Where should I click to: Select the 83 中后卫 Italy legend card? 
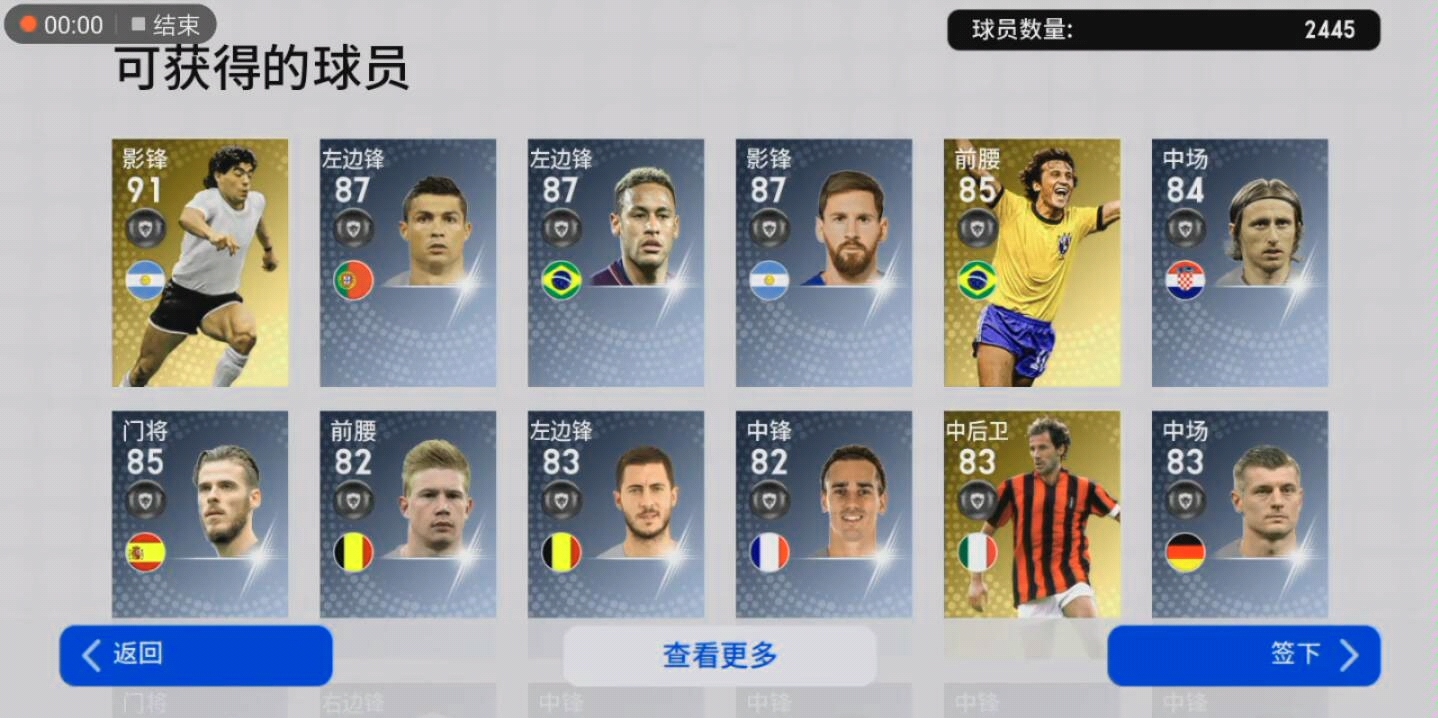1032,514
